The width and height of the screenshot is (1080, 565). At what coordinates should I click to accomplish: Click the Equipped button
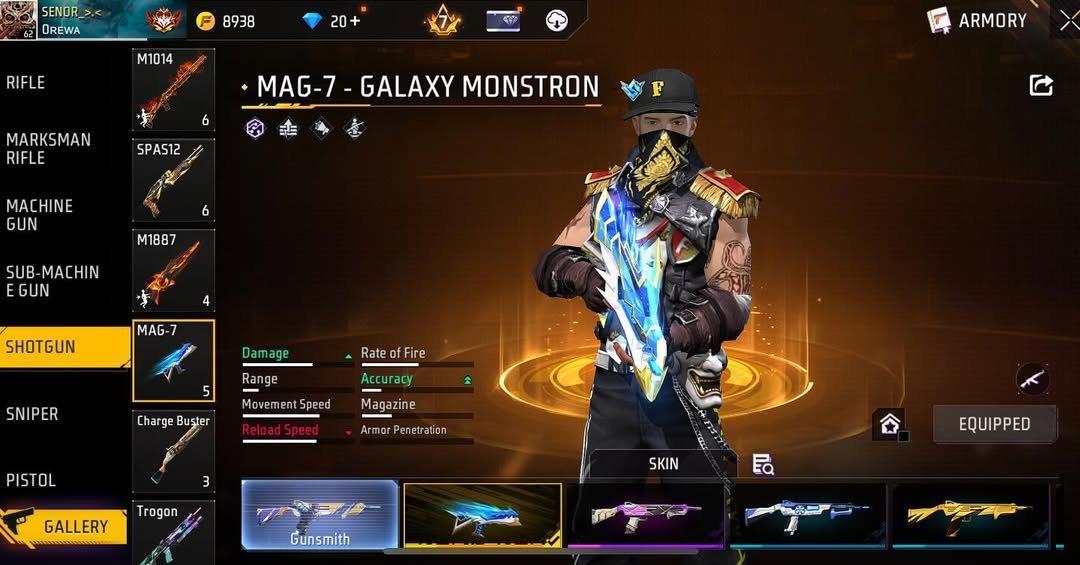(994, 424)
